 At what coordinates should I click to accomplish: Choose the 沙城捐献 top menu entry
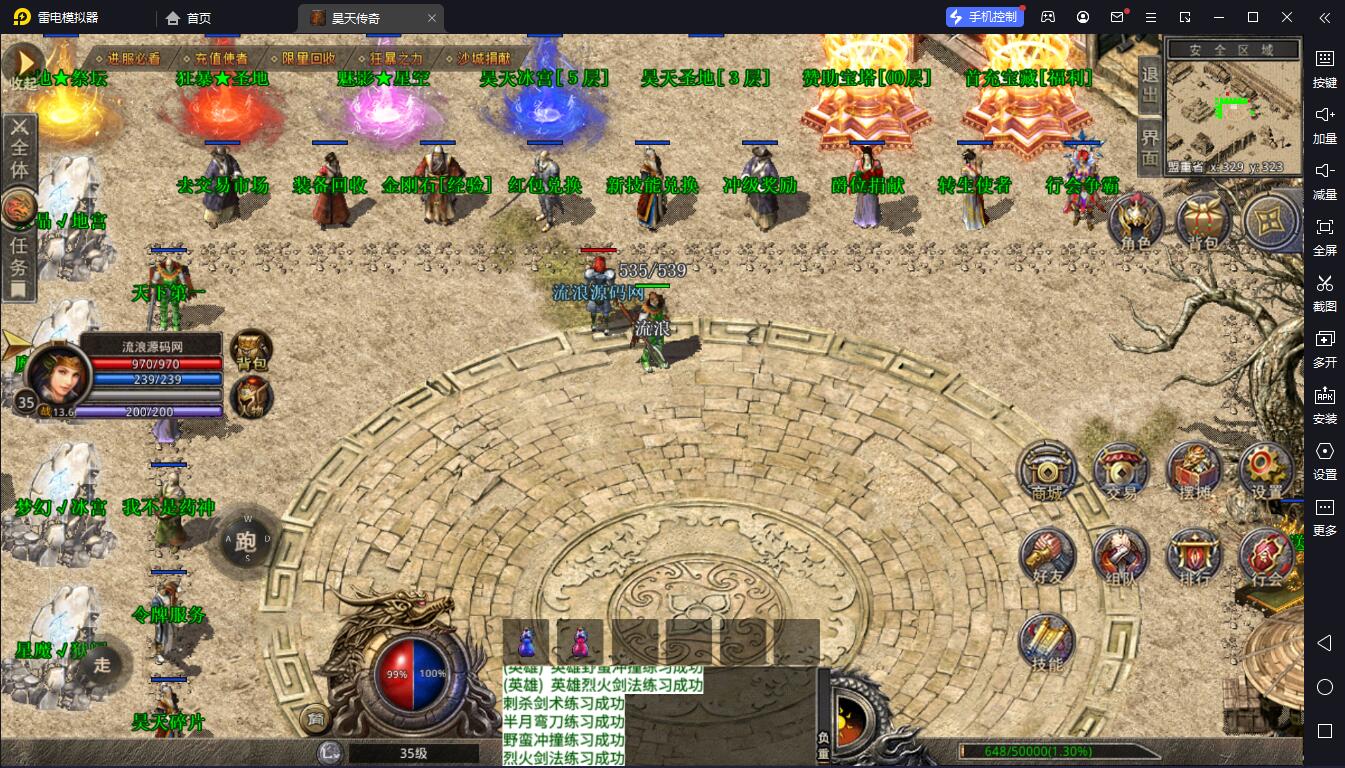[x=483, y=58]
